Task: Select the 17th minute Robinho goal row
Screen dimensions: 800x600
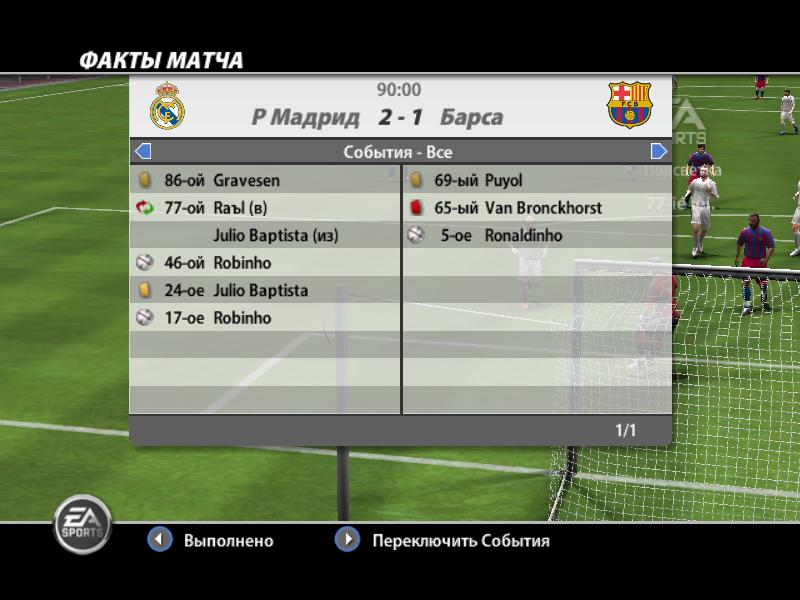Action: pyautogui.click(x=265, y=318)
